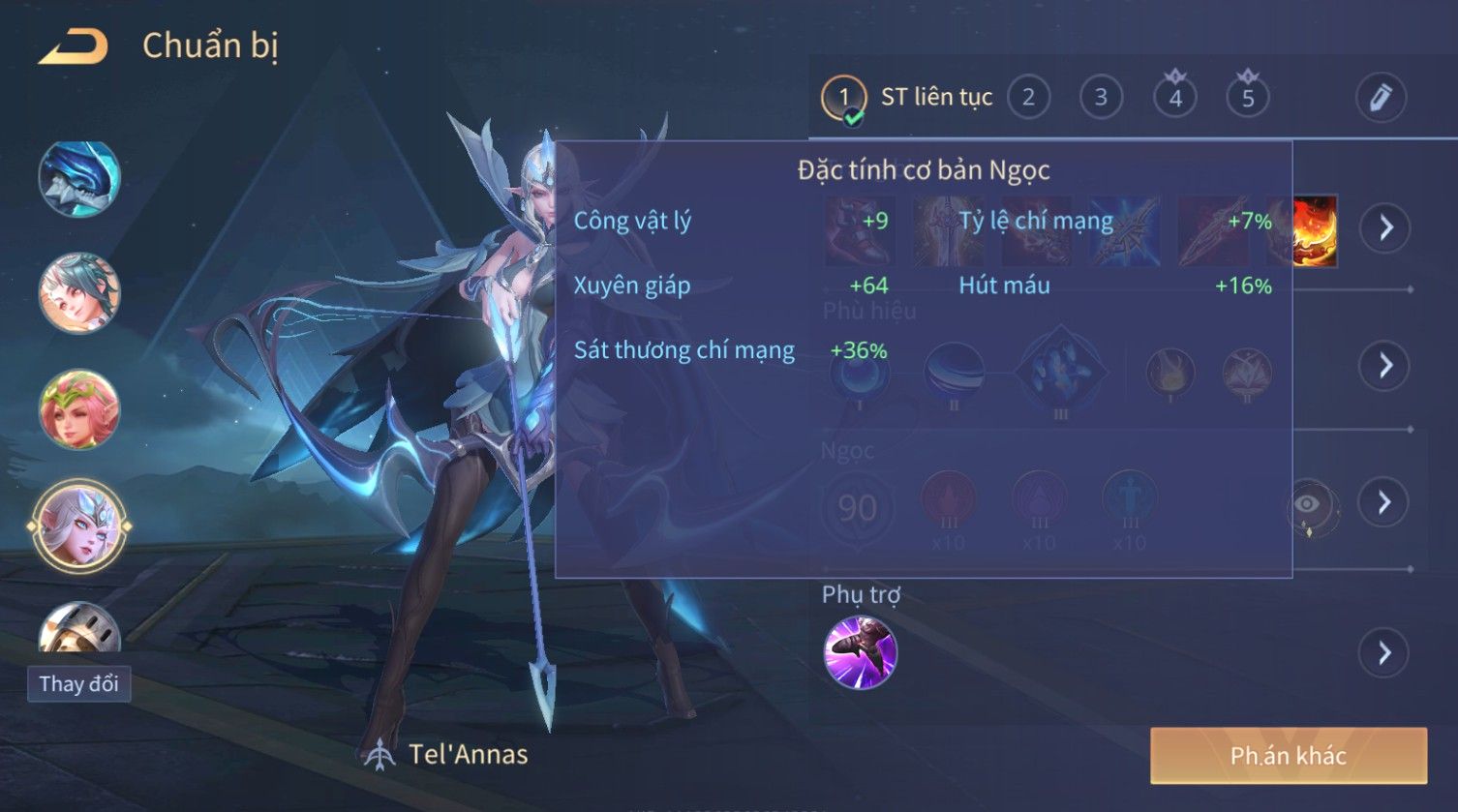This screenshot has width=1458, height=812.
Task: Click the Phần khác button
Action: [x=1288, y=756]
